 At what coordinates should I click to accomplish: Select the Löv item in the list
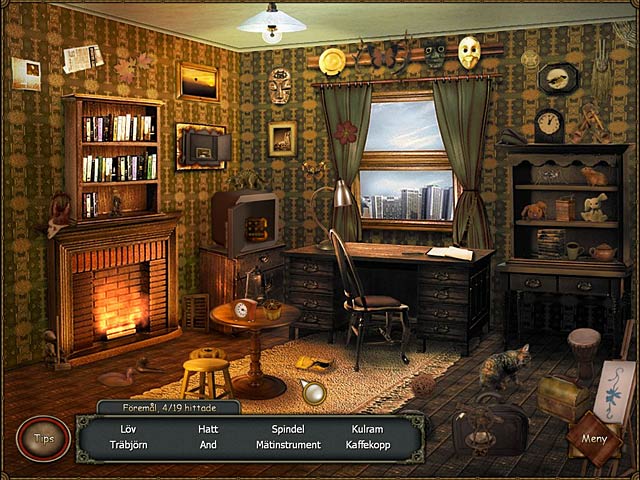click(x=127, y=429)
